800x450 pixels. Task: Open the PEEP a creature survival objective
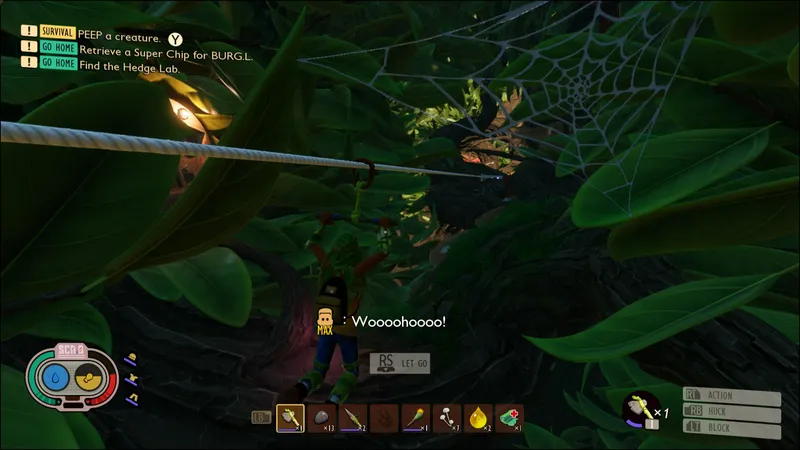[x=119, y=36]
